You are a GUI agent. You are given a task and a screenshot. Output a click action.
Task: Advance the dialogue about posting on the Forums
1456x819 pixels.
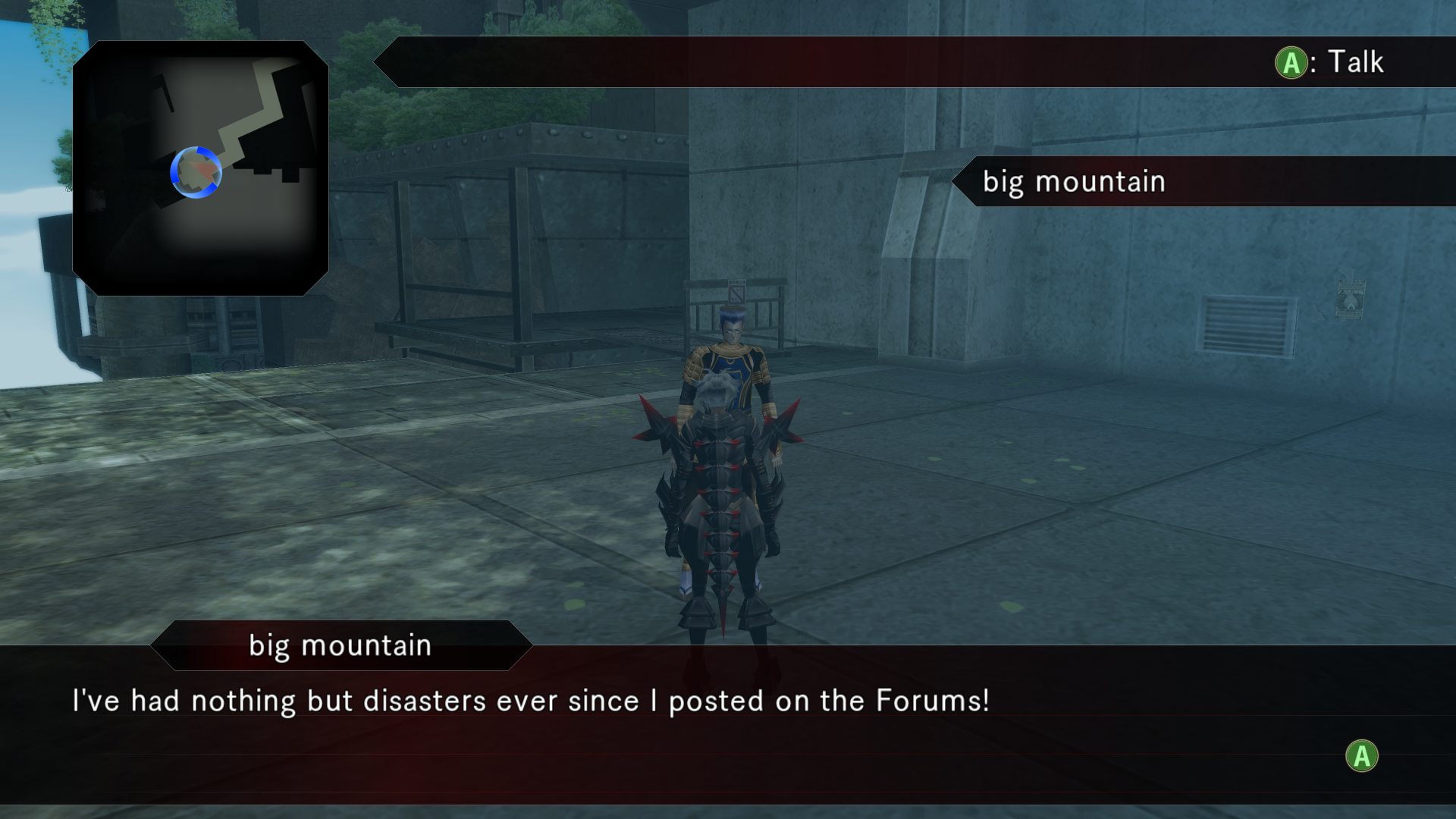coord(1361,756)
